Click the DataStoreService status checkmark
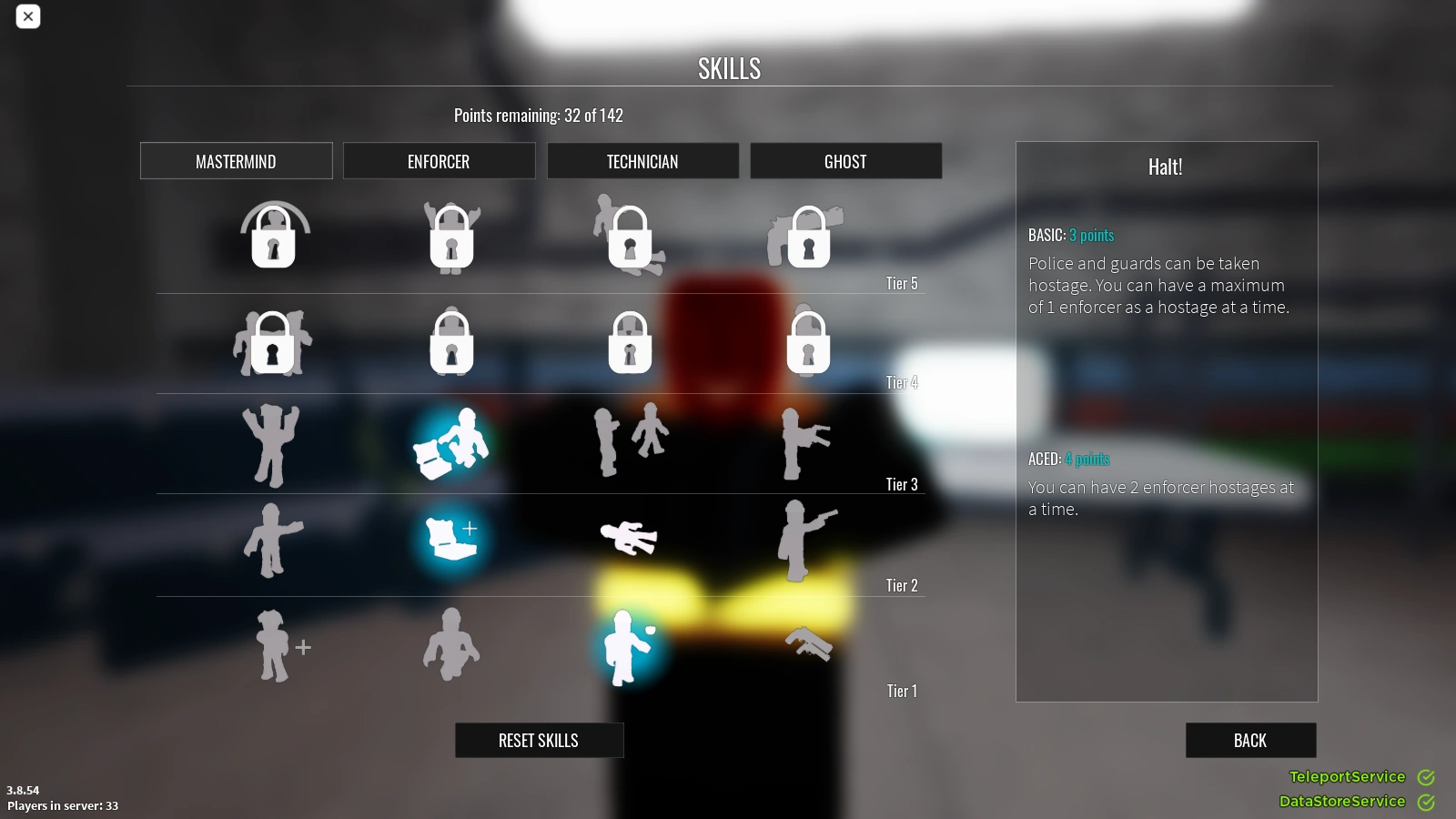 tap(1426, 802)
